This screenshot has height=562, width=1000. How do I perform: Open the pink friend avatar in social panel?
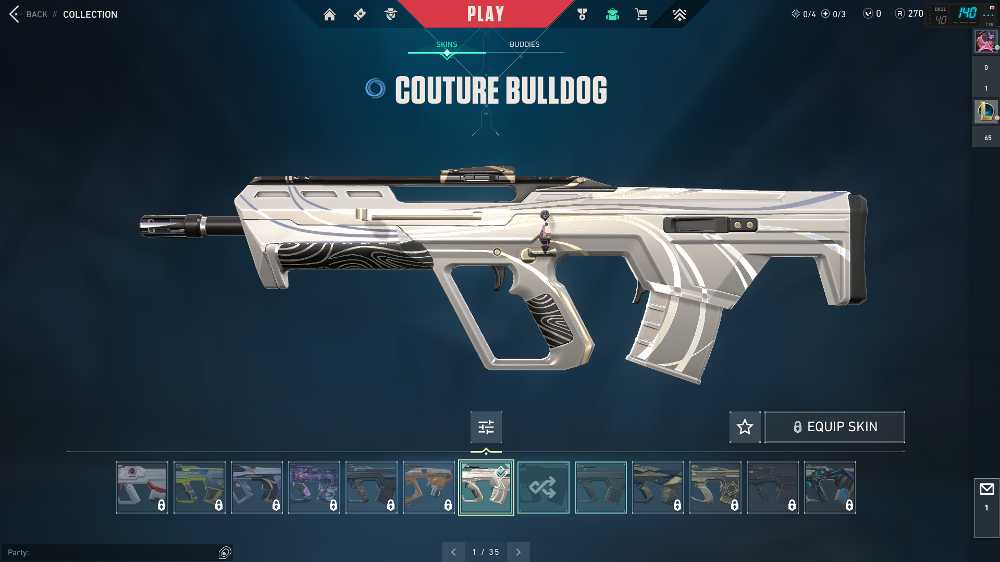(985, 42)
